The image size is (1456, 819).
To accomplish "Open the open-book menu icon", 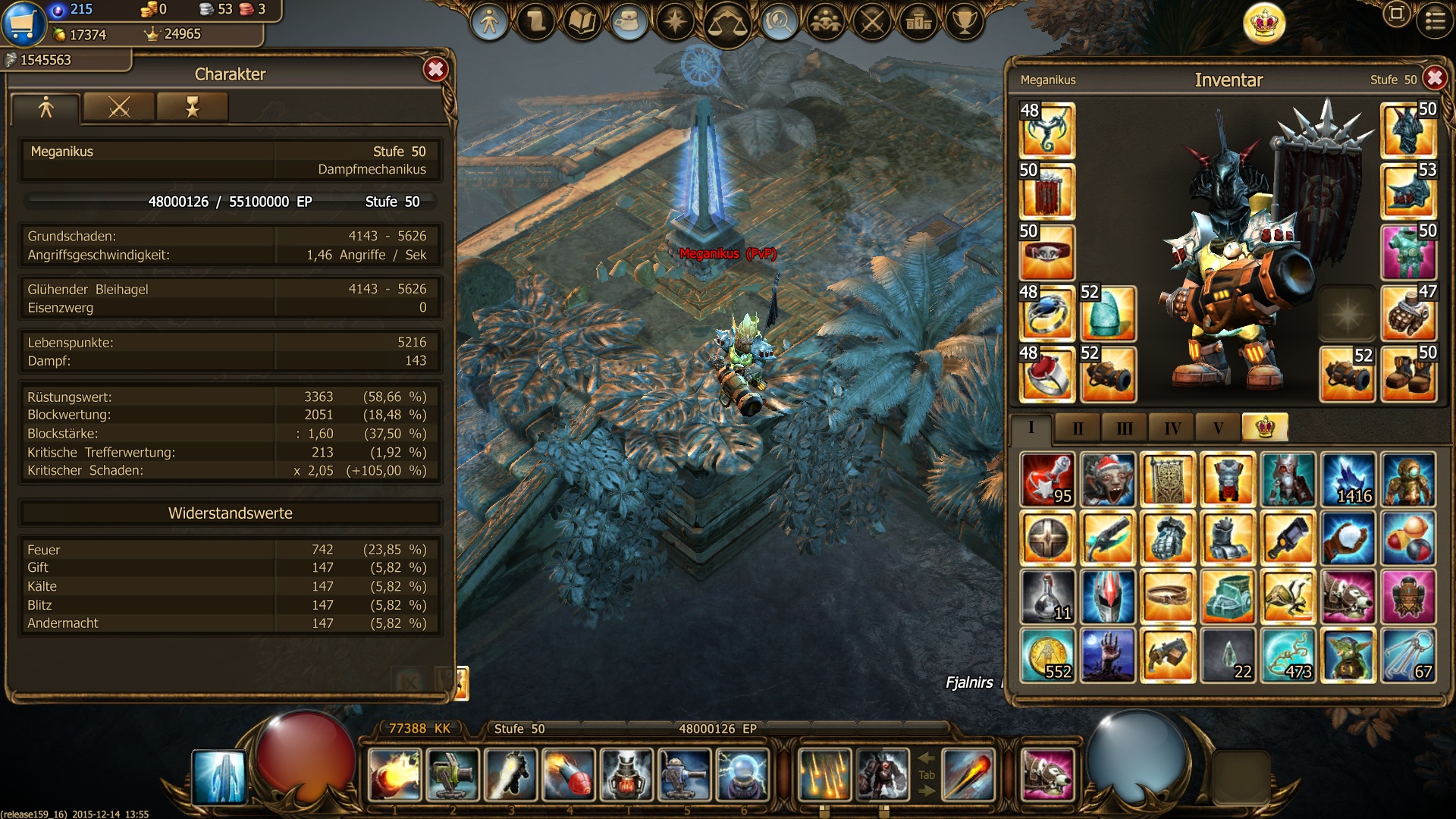I will tap(582, 22).
